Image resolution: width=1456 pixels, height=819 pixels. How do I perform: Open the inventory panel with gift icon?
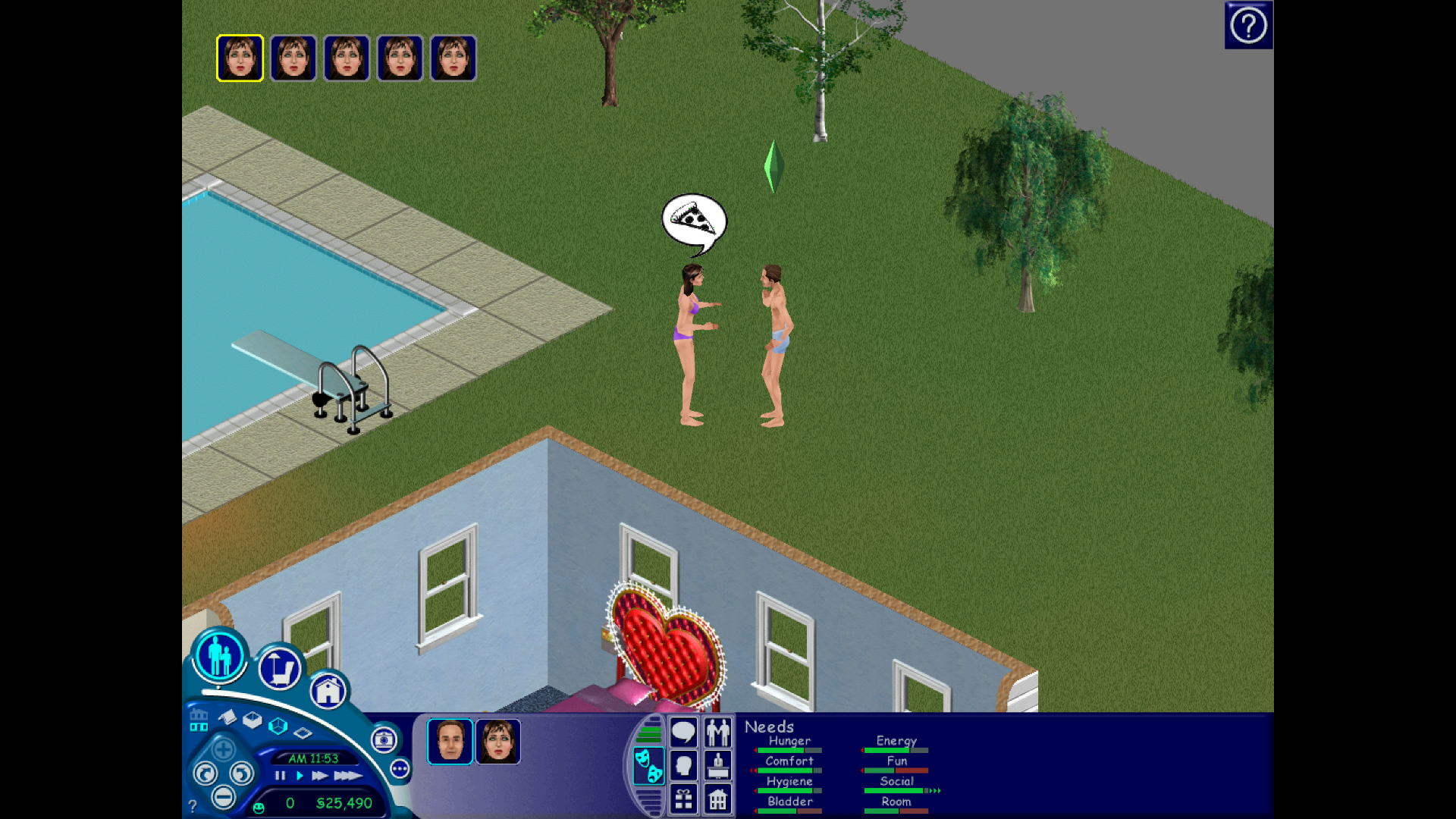coord(683,799)
